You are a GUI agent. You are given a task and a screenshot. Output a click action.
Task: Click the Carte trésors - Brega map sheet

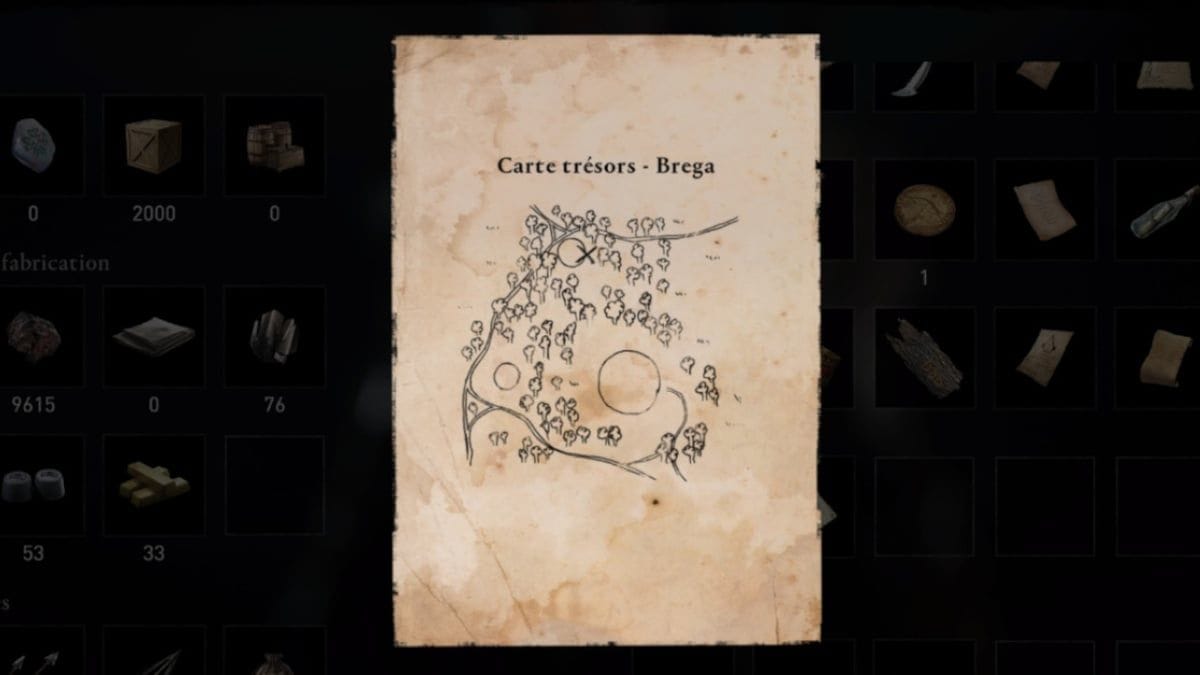(605, 340)
